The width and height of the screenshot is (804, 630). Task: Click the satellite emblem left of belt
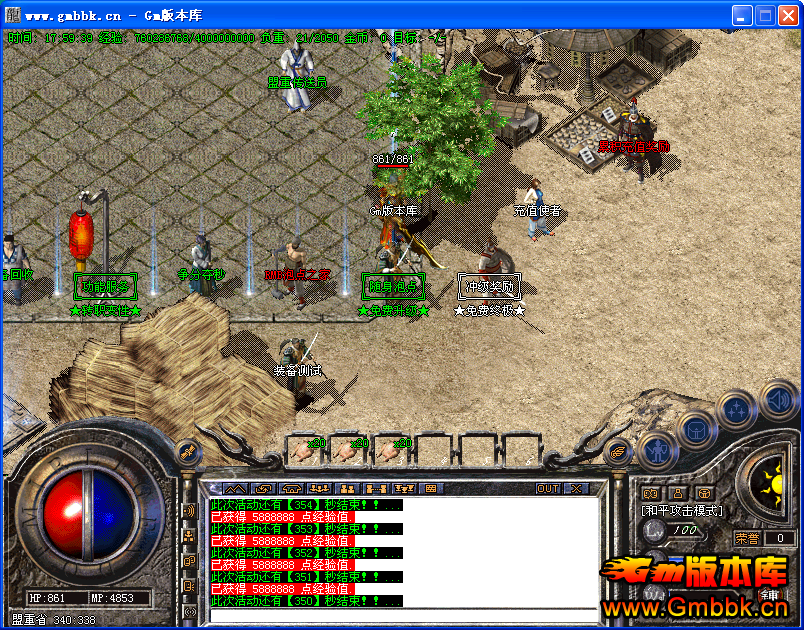(187, 453)
